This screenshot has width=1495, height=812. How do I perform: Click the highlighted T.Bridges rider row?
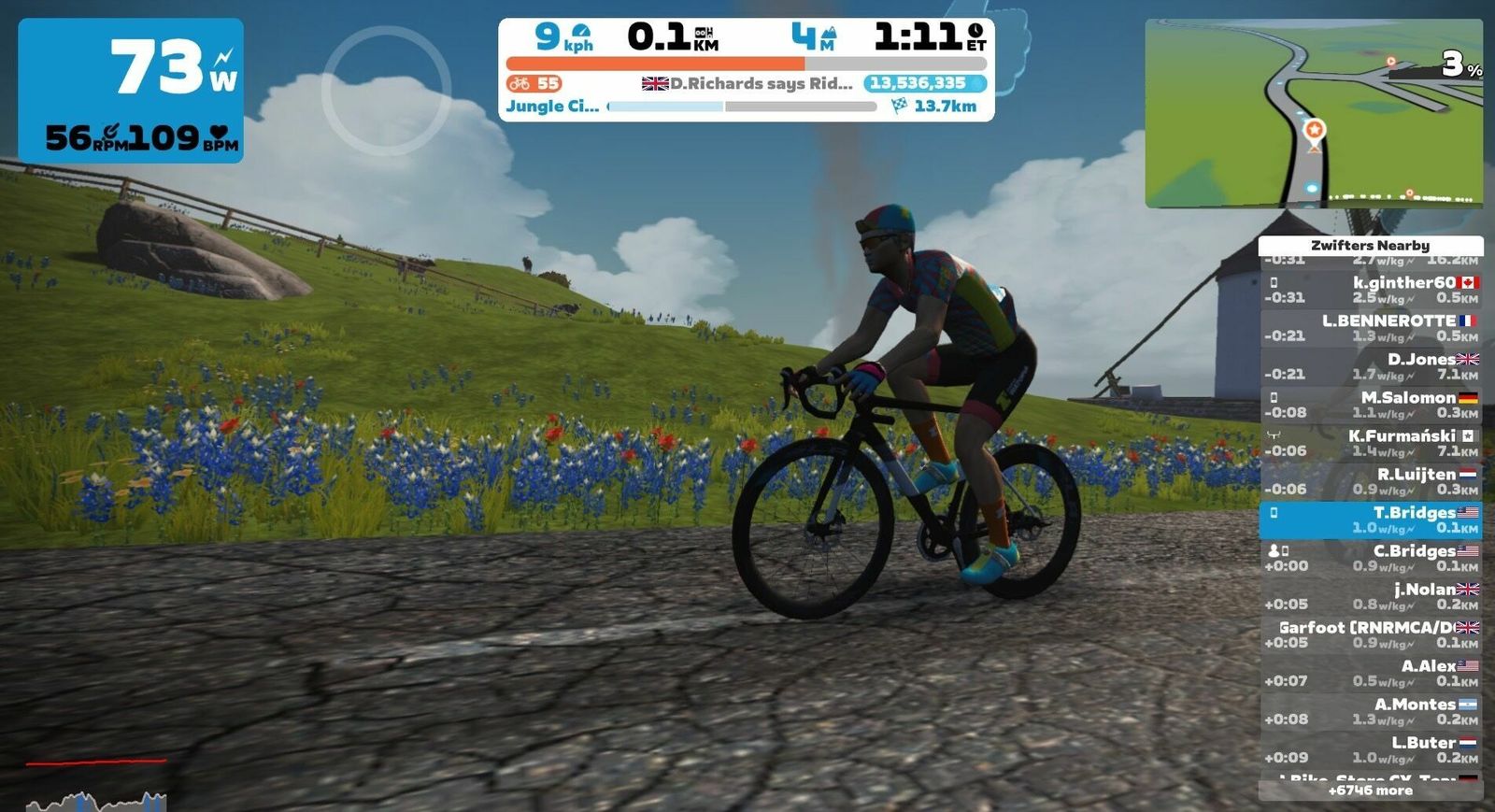click(1371, 520)
